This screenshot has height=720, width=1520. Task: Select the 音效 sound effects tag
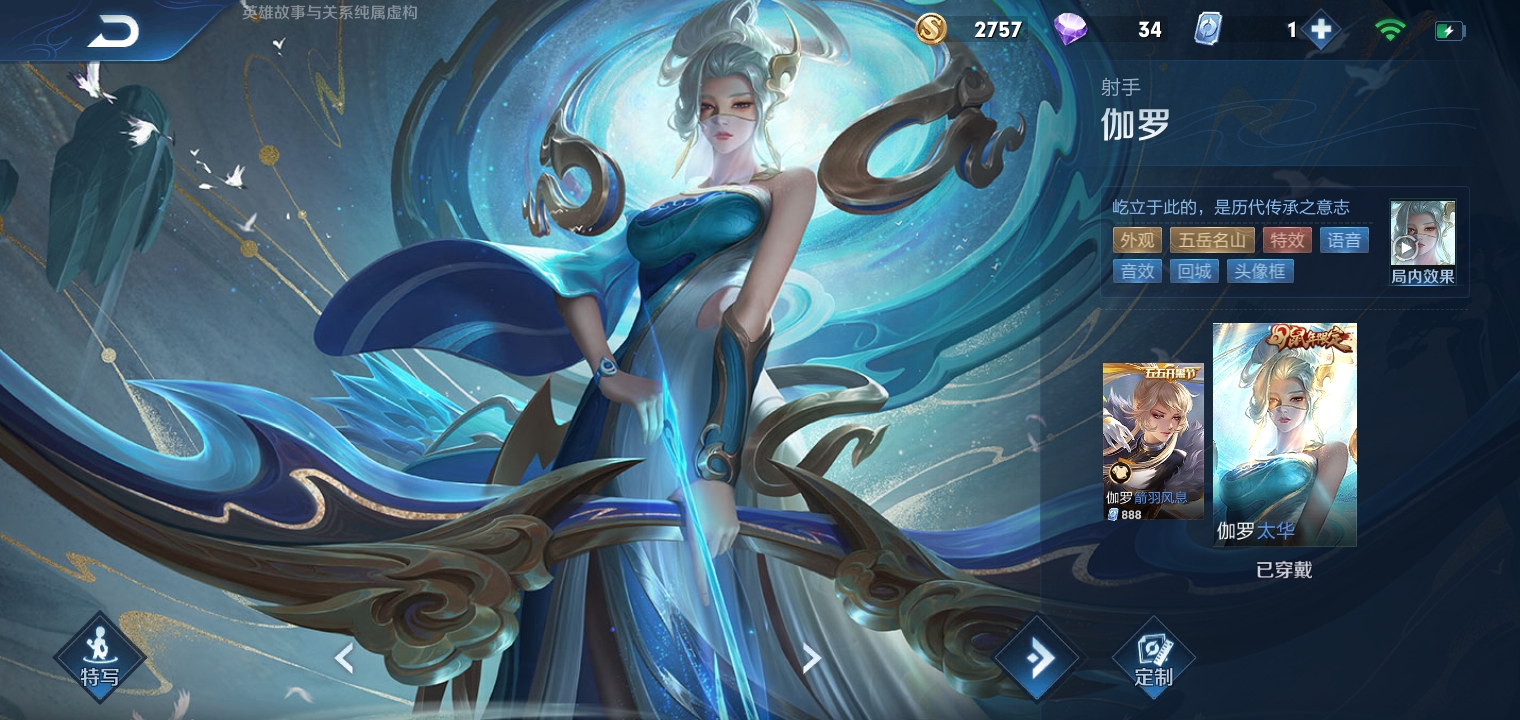coord(1137,271)
